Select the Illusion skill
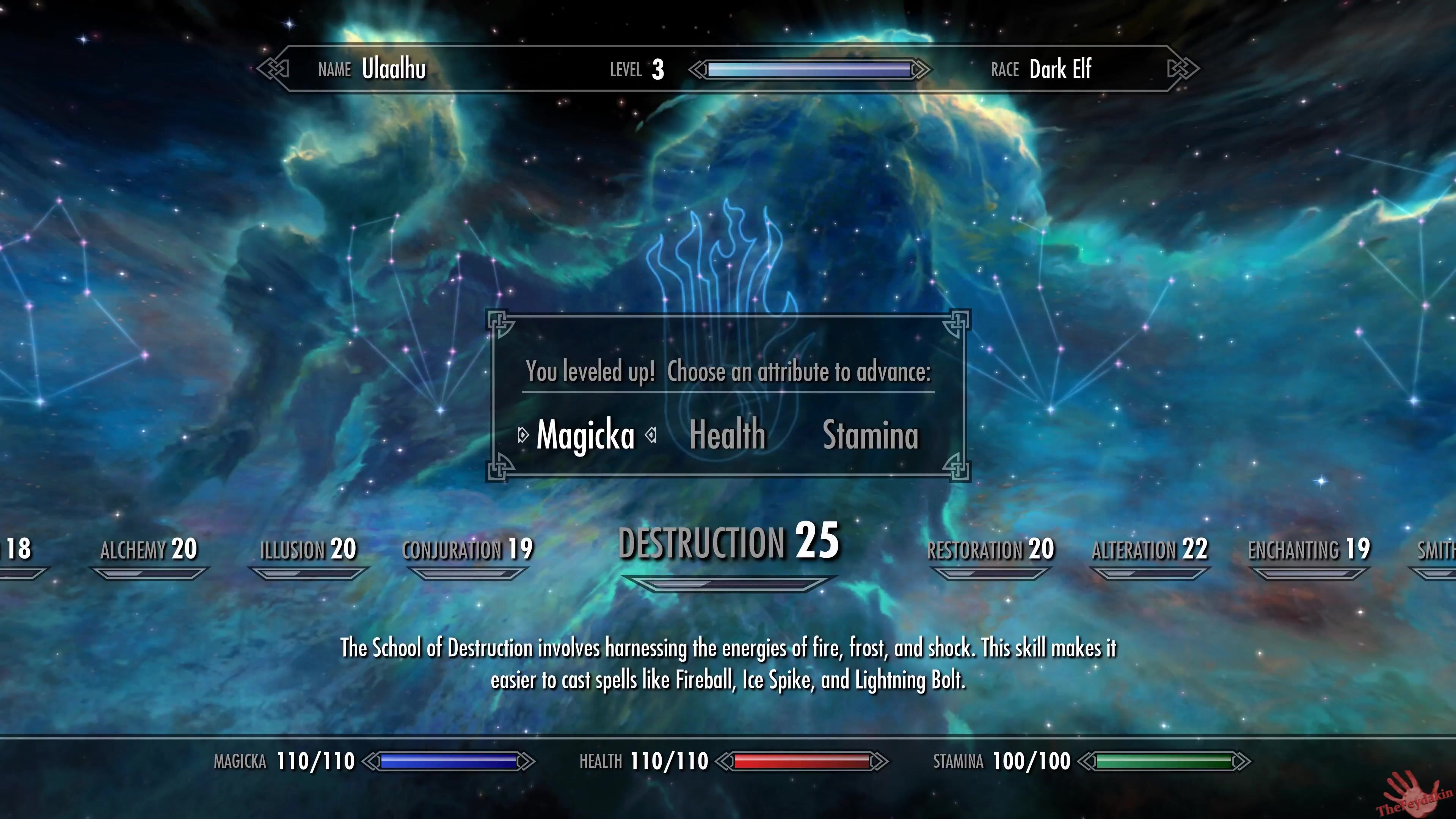Image resolution: width=1456 pixels, height=819 pixels. pos(308,549)
